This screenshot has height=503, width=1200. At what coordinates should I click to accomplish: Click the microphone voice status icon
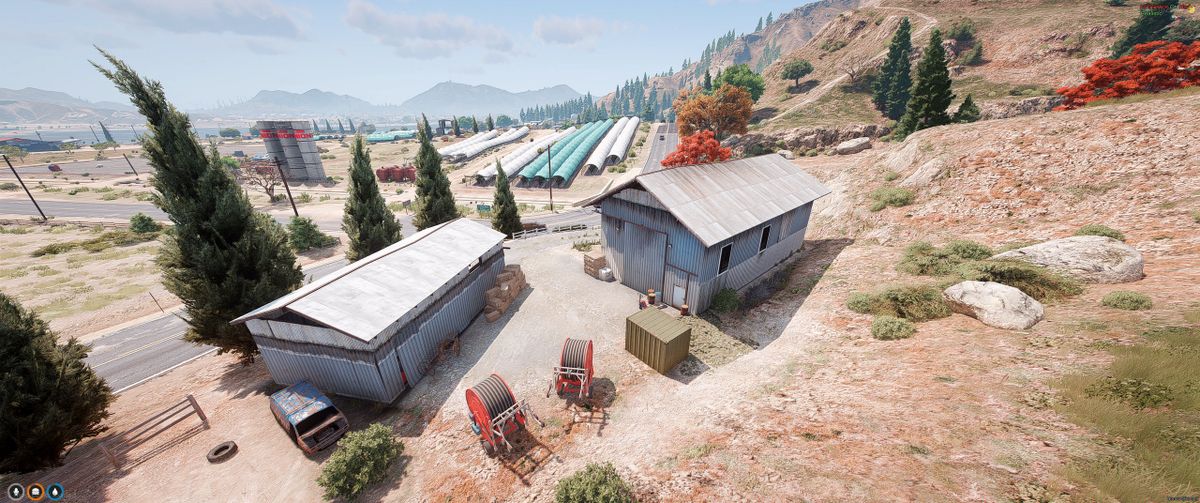click(x=14, y=491)
